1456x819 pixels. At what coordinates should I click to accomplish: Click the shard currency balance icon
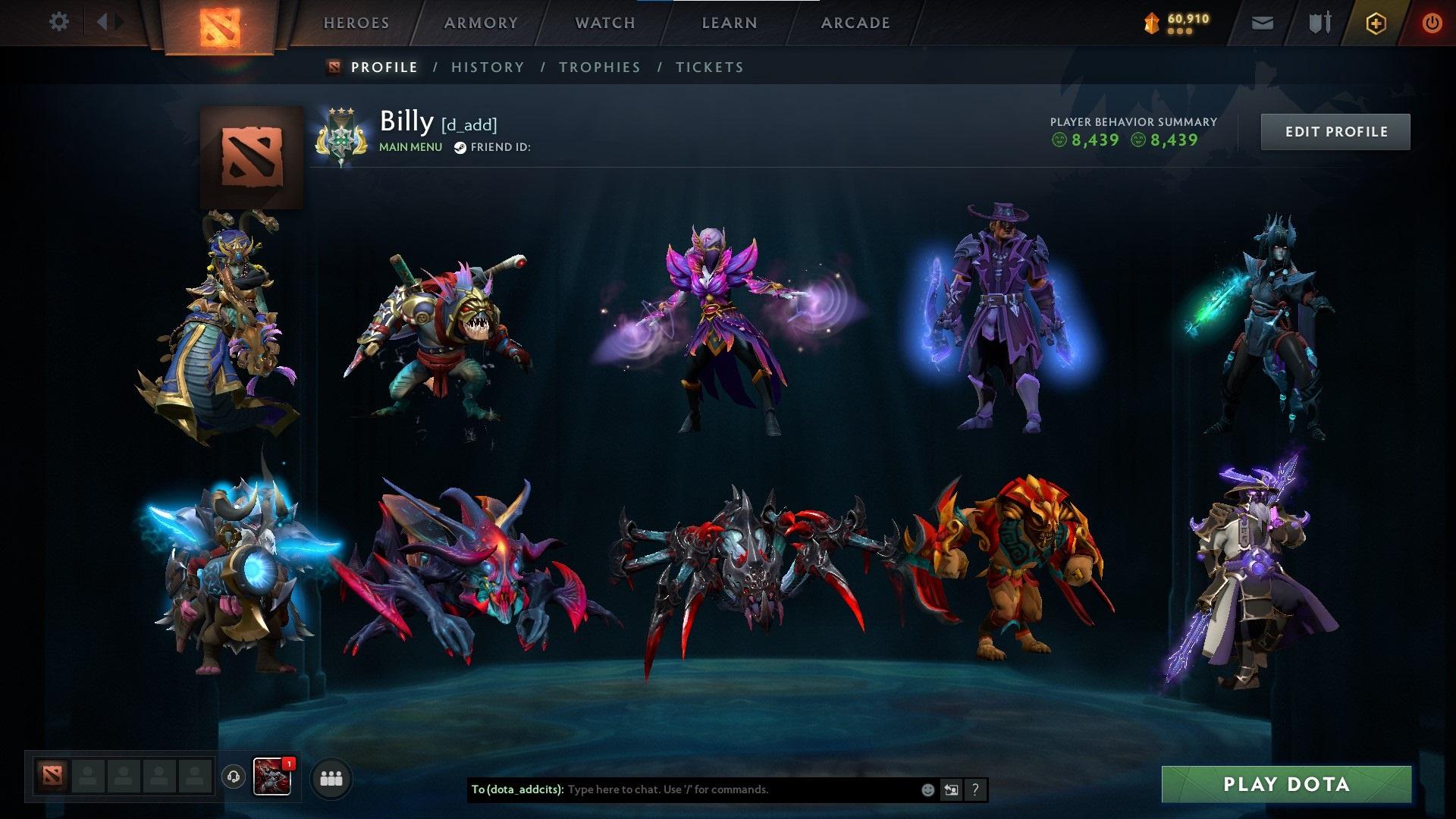[1151, 23]
